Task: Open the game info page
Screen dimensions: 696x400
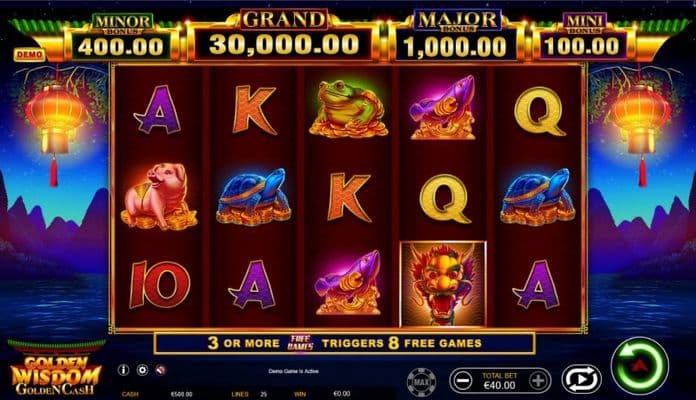Action: coord(124,370)
